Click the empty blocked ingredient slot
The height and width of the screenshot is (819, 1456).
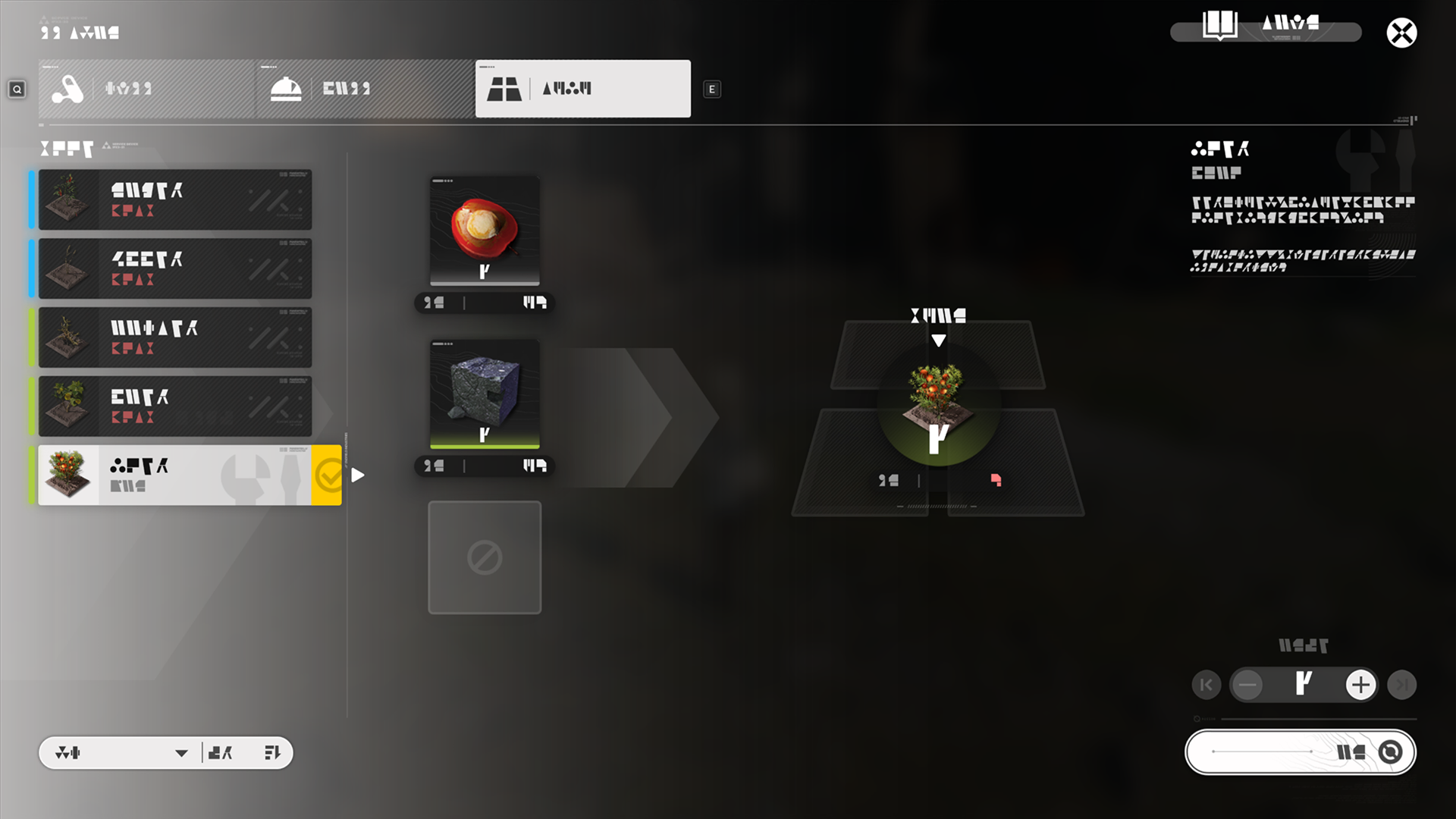[485, 557]
